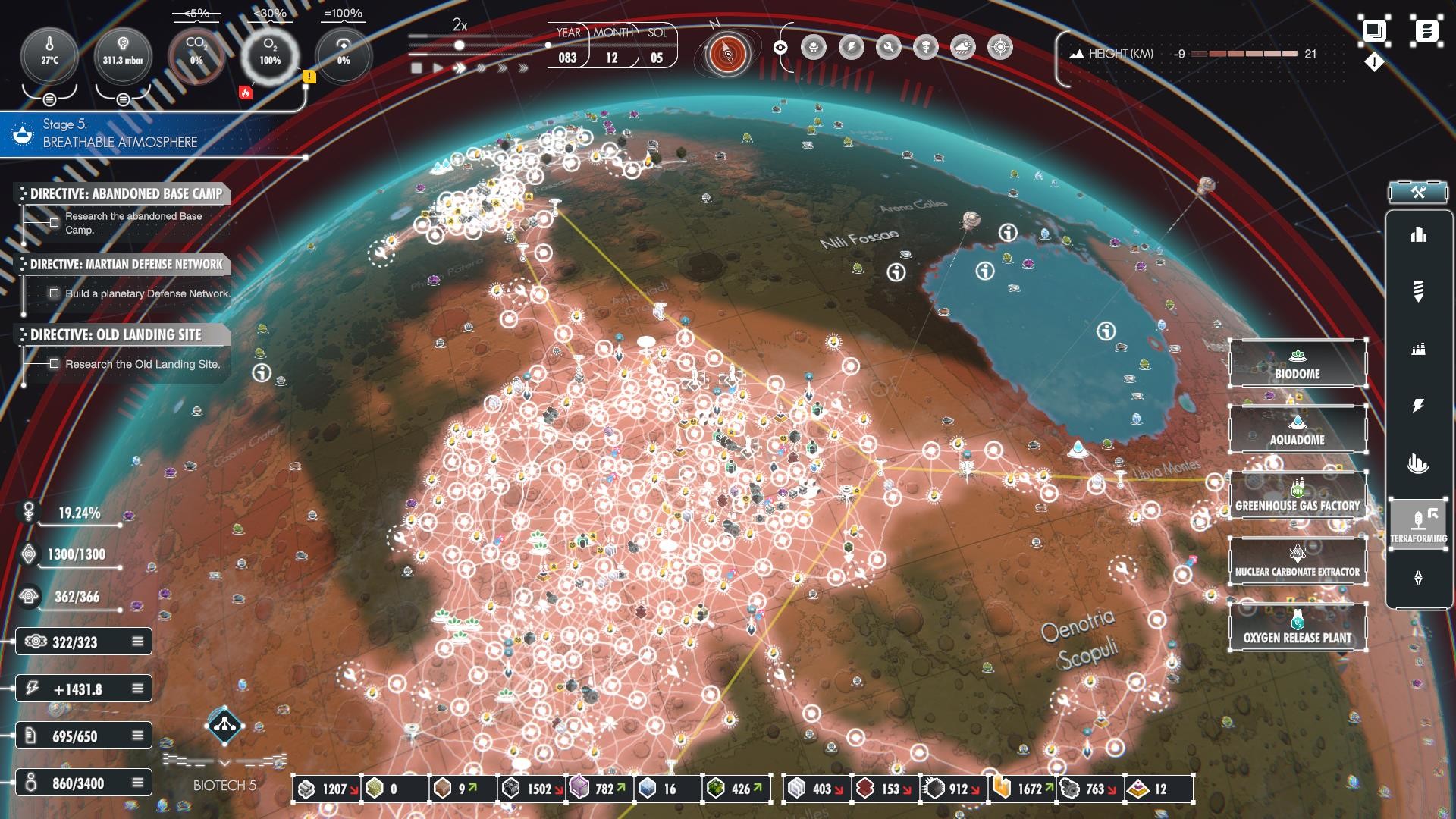Open the maintenance wrench overlay

pyautogui.click(x=887, y=46)
